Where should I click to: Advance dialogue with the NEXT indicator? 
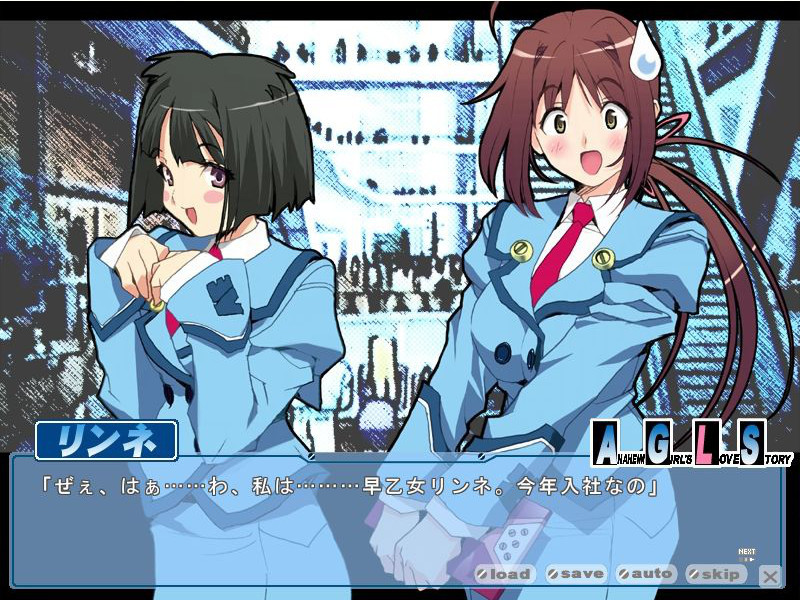click(x=747, y=554)
